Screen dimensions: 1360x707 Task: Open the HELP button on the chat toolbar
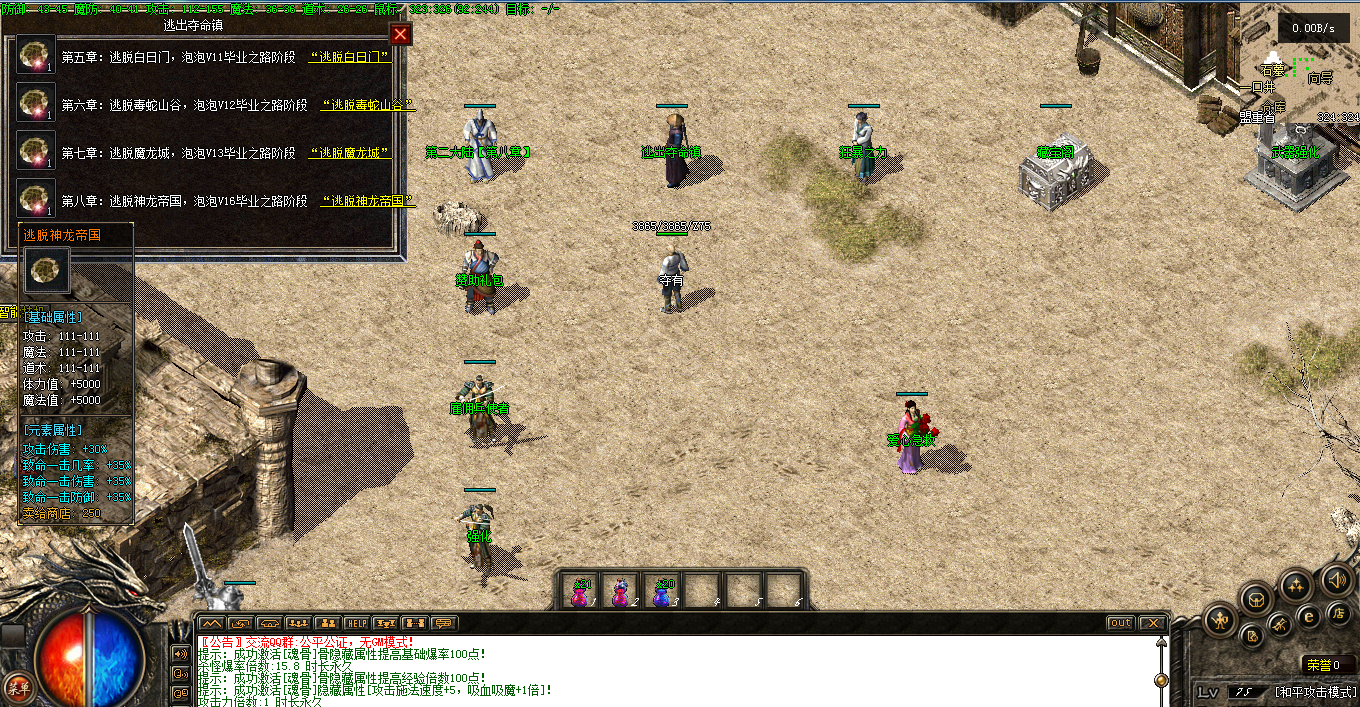(x=357, y=623)
